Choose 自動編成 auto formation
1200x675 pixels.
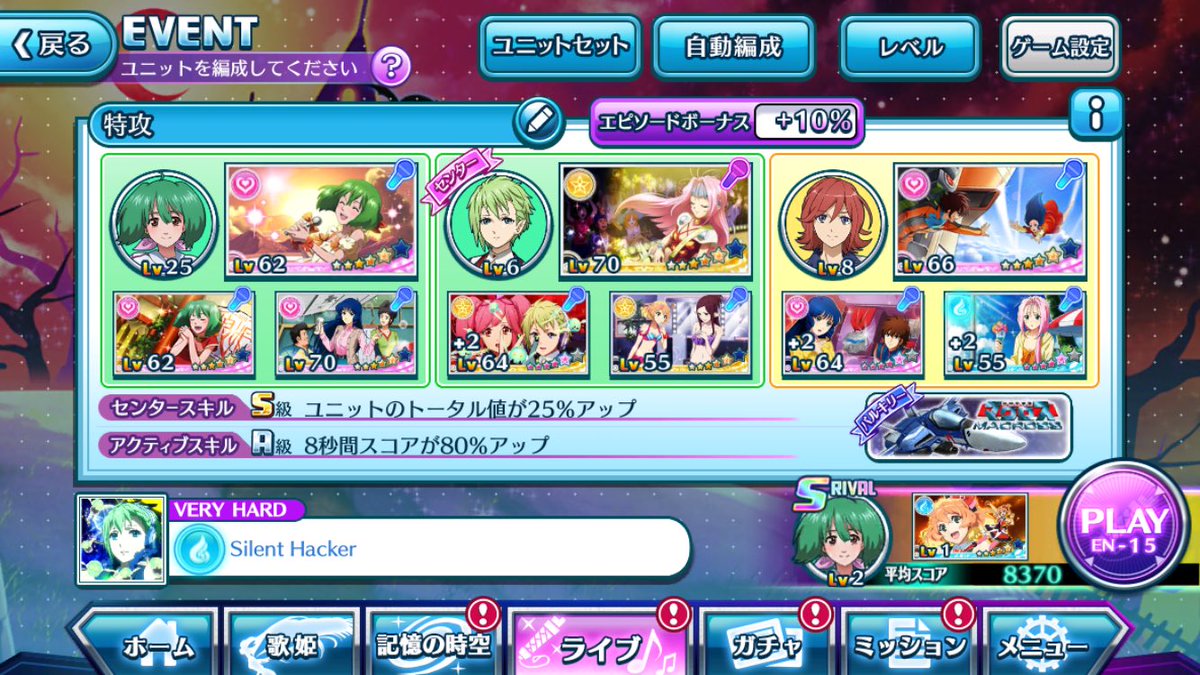point(733,46)
